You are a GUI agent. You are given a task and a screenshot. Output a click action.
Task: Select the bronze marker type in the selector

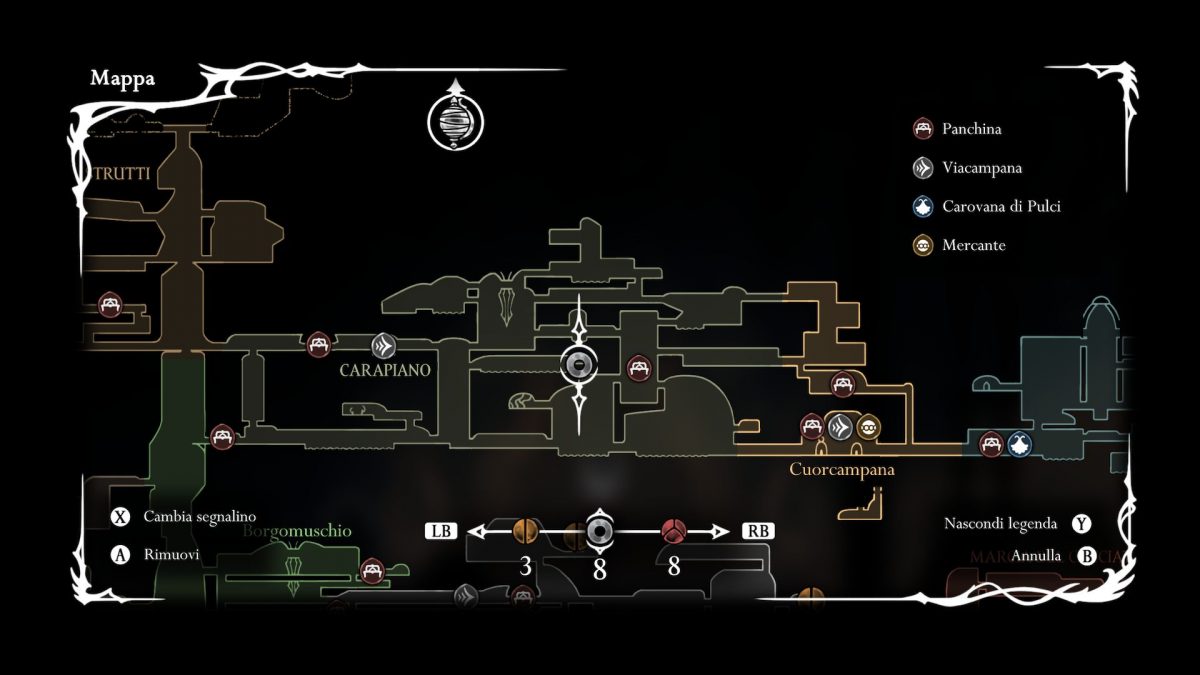pos(525,531)
